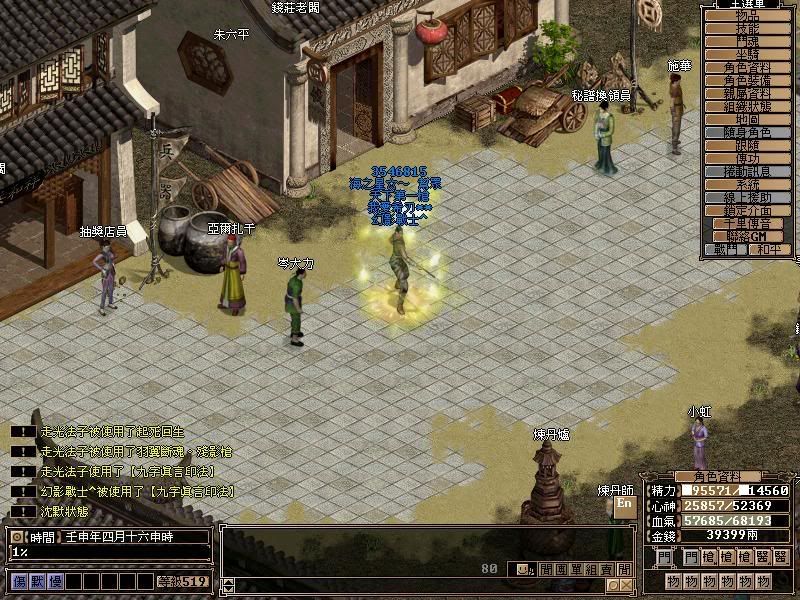800x600 pixels.
Task: Select the 組 (Team) chat channel
Action: point(592,569)
